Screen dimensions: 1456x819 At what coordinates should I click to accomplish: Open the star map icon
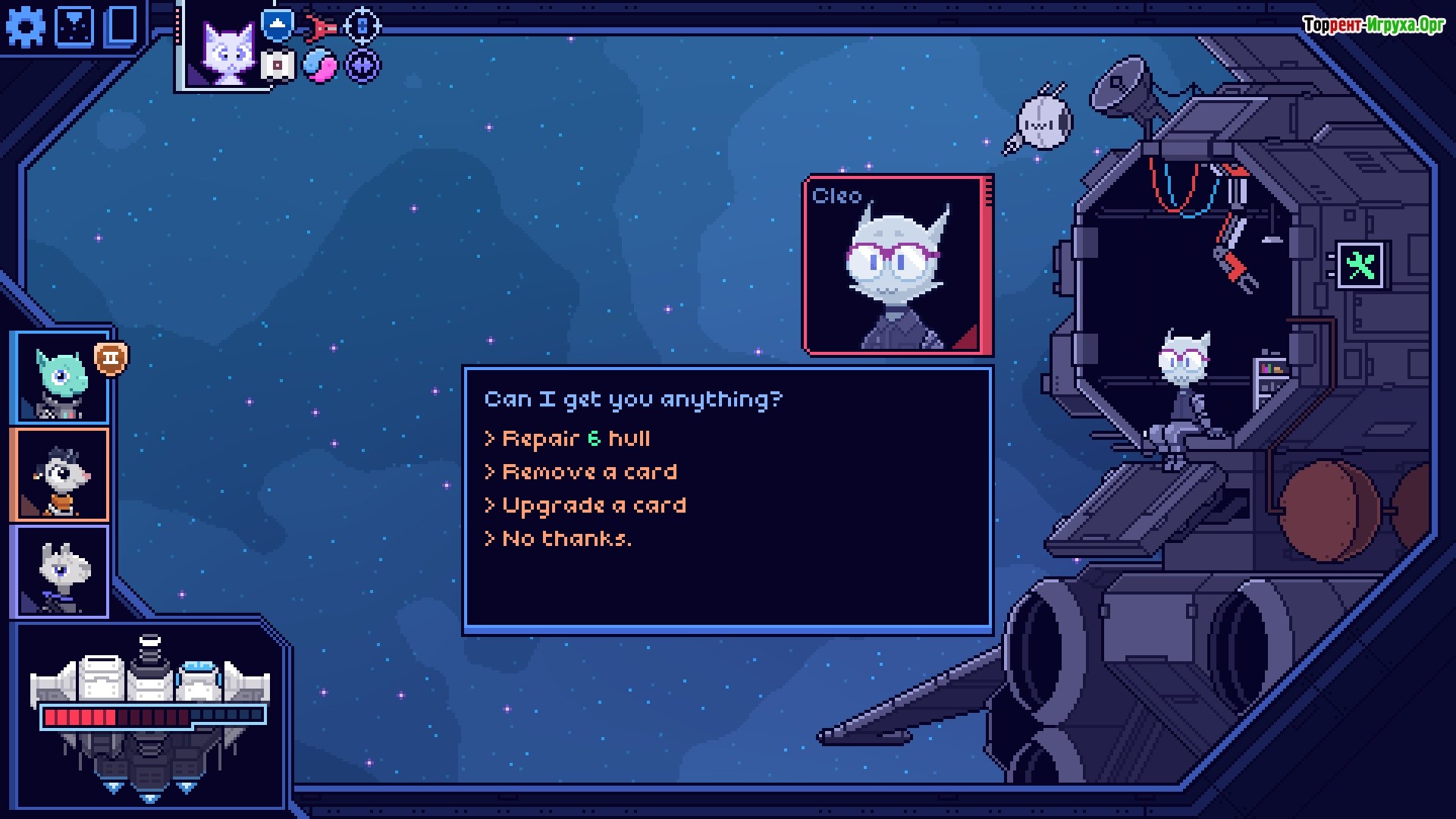(75, 27)
